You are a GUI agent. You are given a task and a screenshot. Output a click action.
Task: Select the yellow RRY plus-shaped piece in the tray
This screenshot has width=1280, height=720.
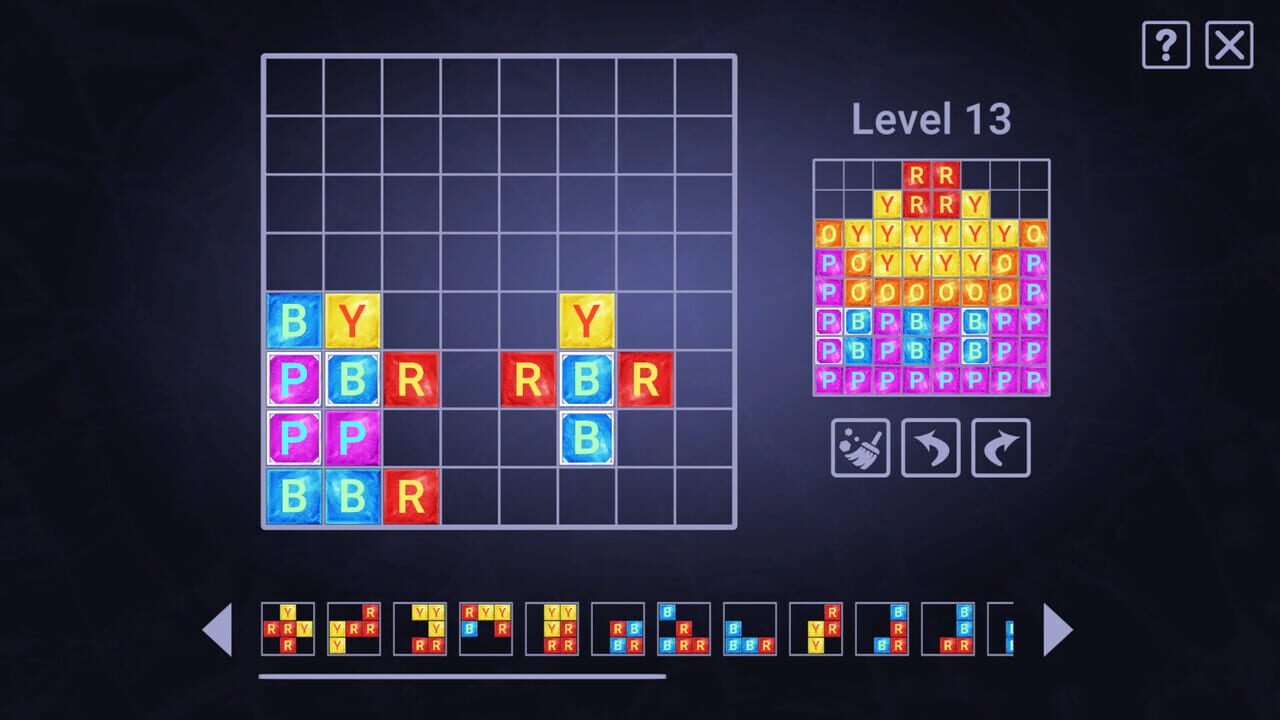coord(290,630)
